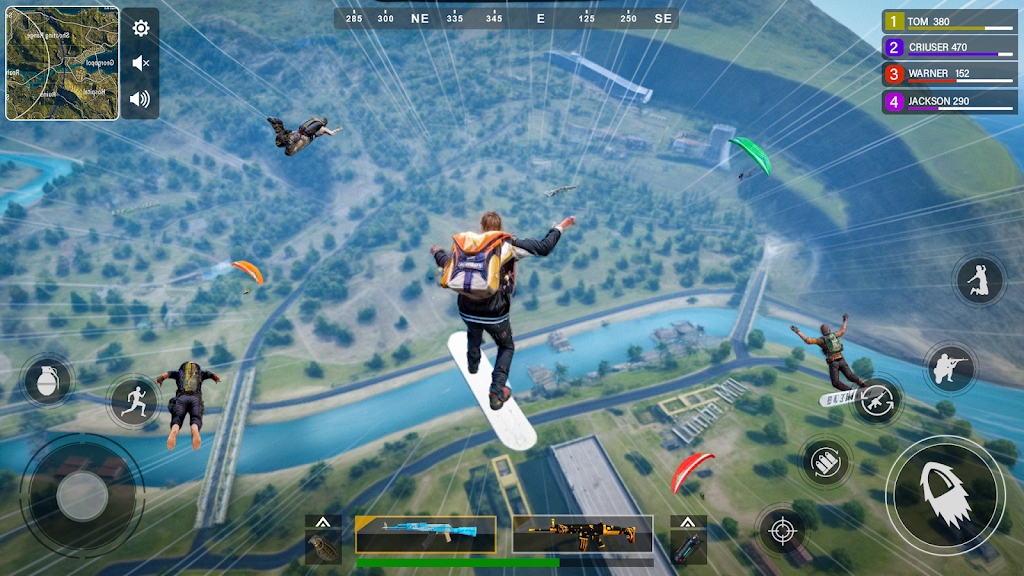Expand the canister item slot

tap(688, 540)
